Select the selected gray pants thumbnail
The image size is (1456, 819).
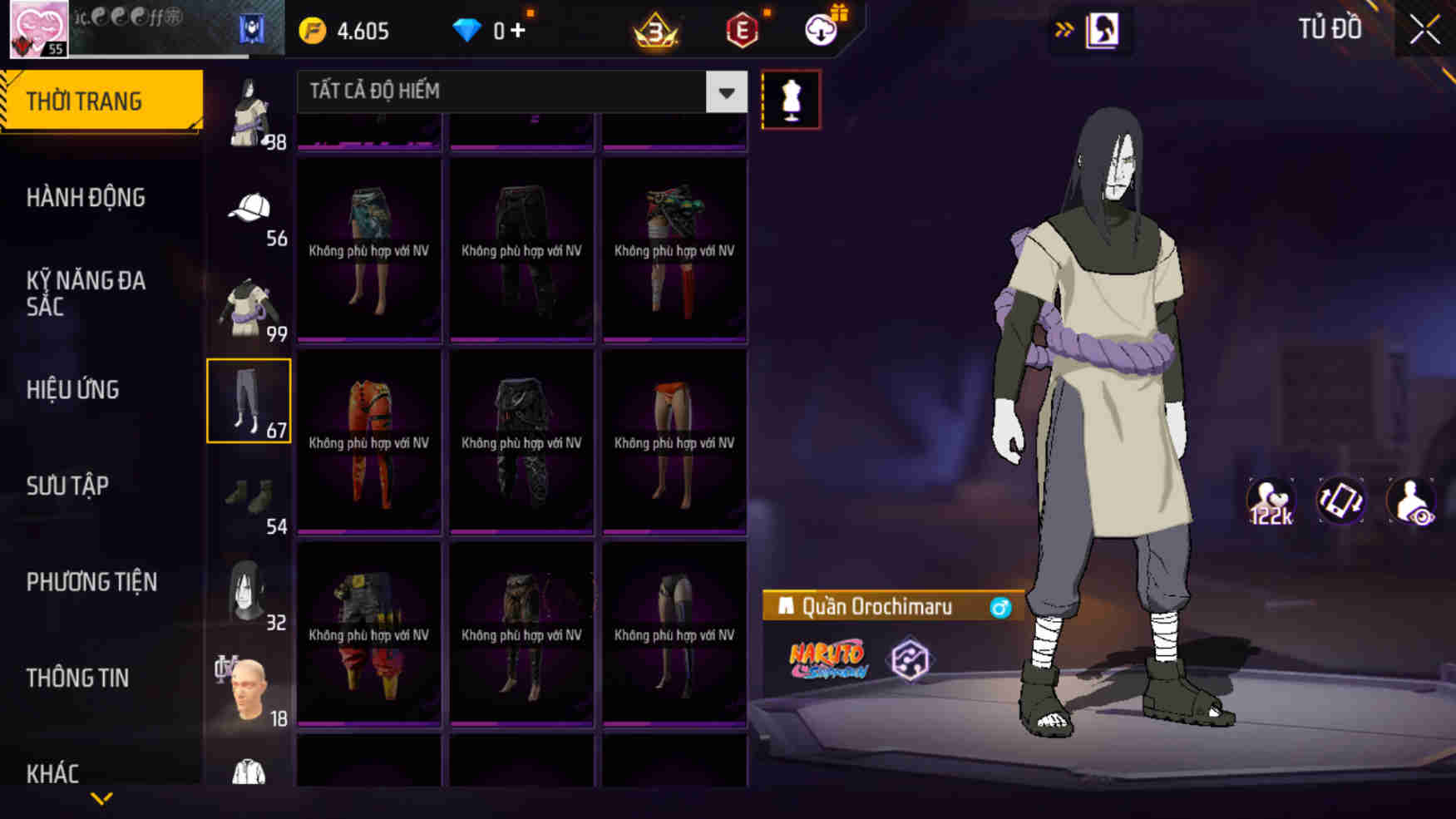(x=249, y=400)
